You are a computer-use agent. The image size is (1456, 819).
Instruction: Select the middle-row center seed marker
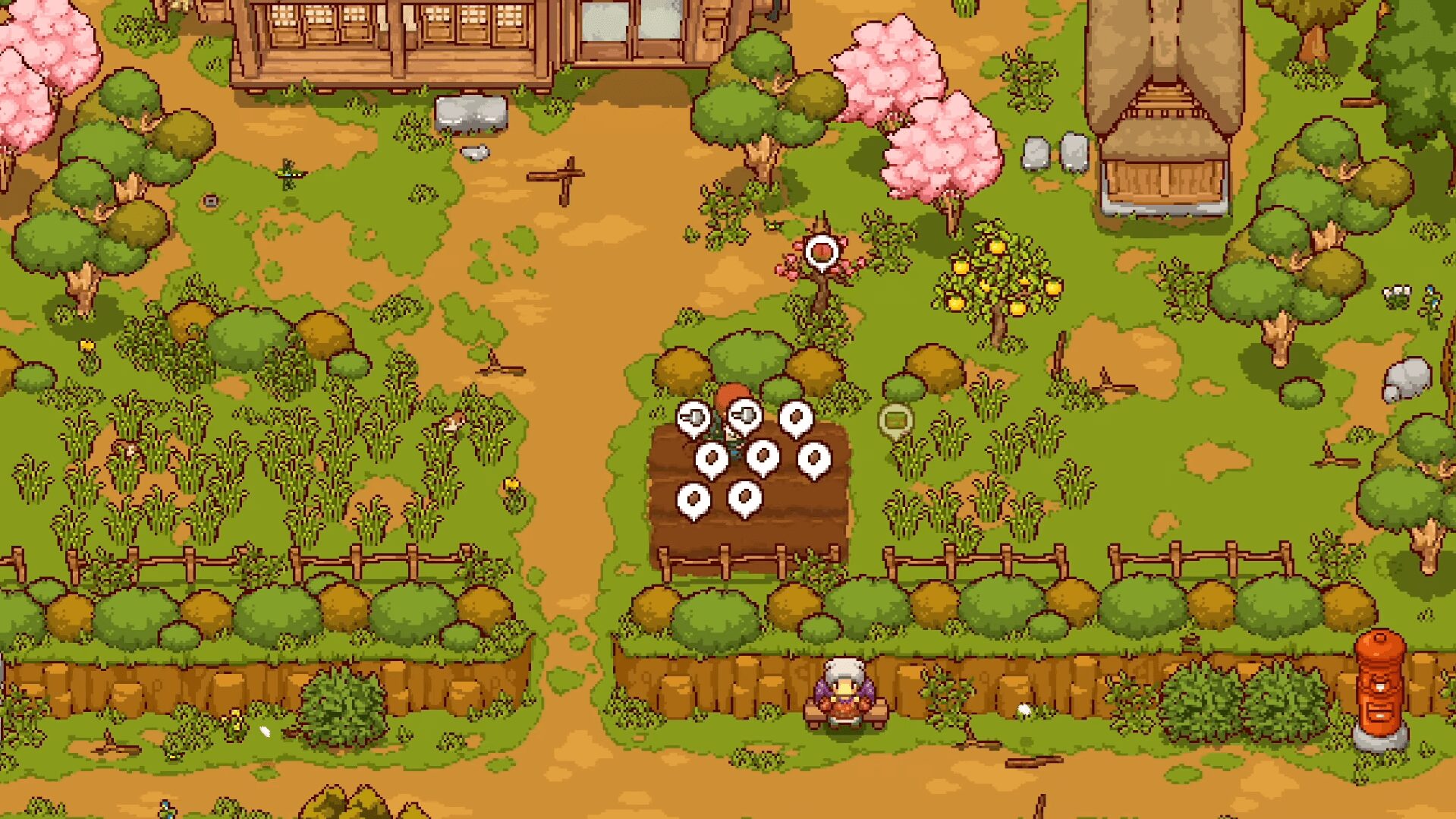[763, 456]
